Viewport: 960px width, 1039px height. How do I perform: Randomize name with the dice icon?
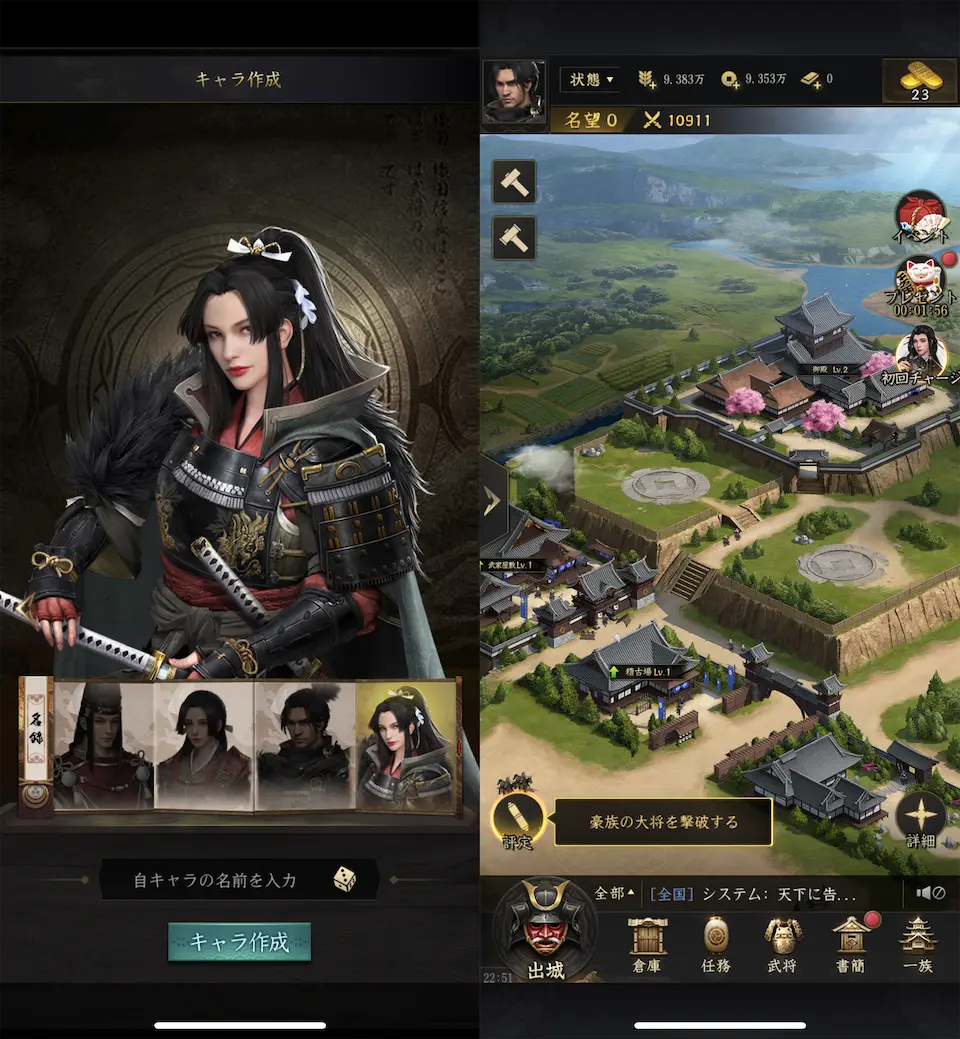click(344, 880)
